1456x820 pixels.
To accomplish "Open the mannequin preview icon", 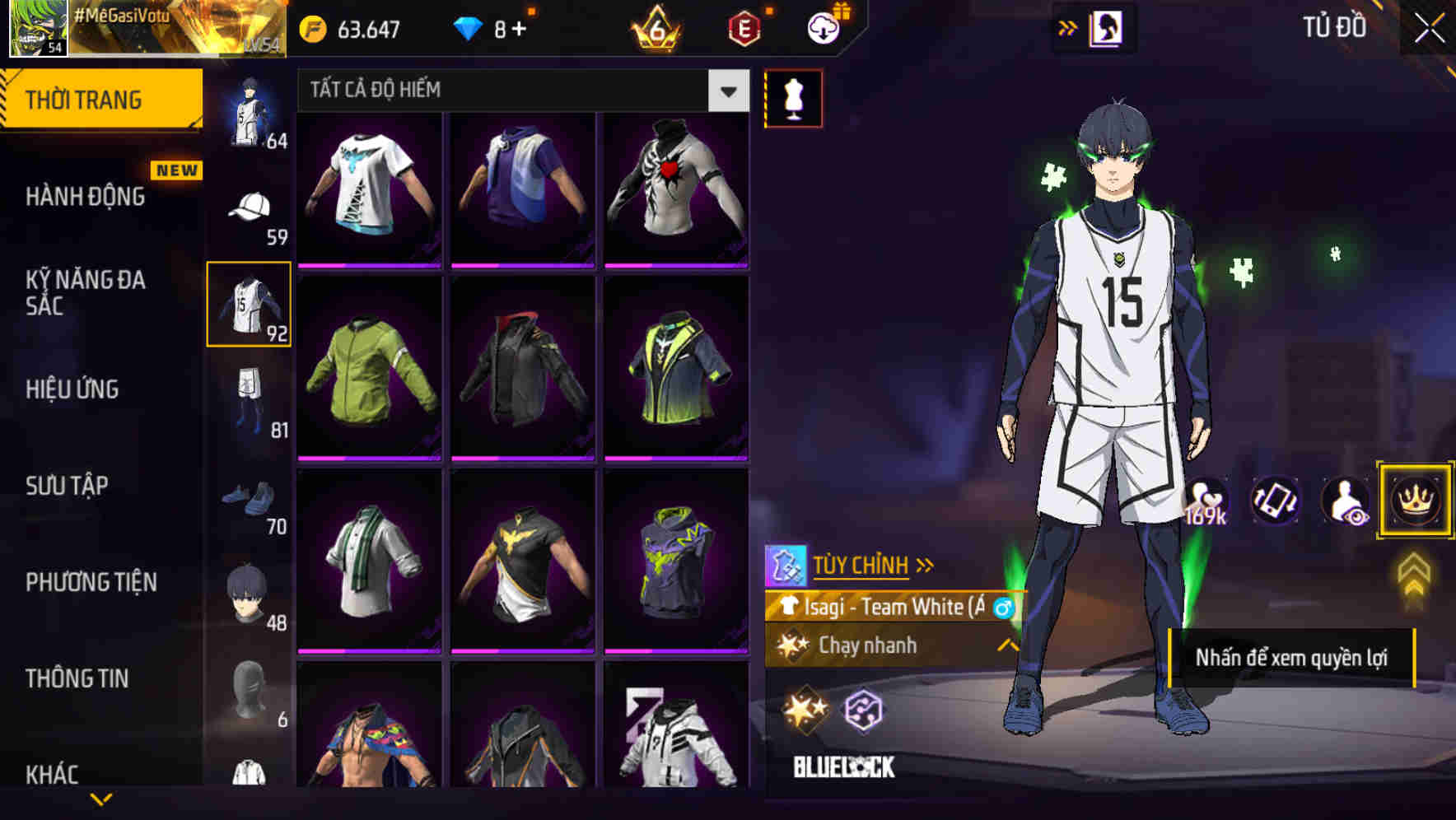I will [x=793, y=98].
